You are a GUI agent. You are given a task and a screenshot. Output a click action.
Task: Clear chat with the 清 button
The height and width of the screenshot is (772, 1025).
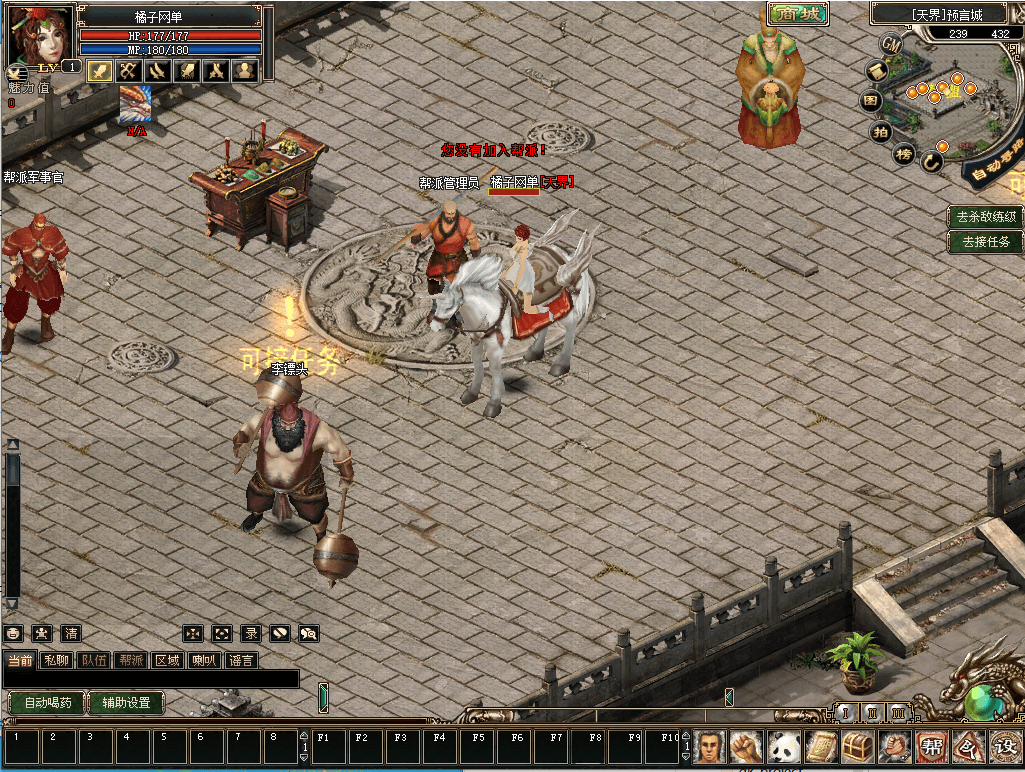click(x=71, y=633)
